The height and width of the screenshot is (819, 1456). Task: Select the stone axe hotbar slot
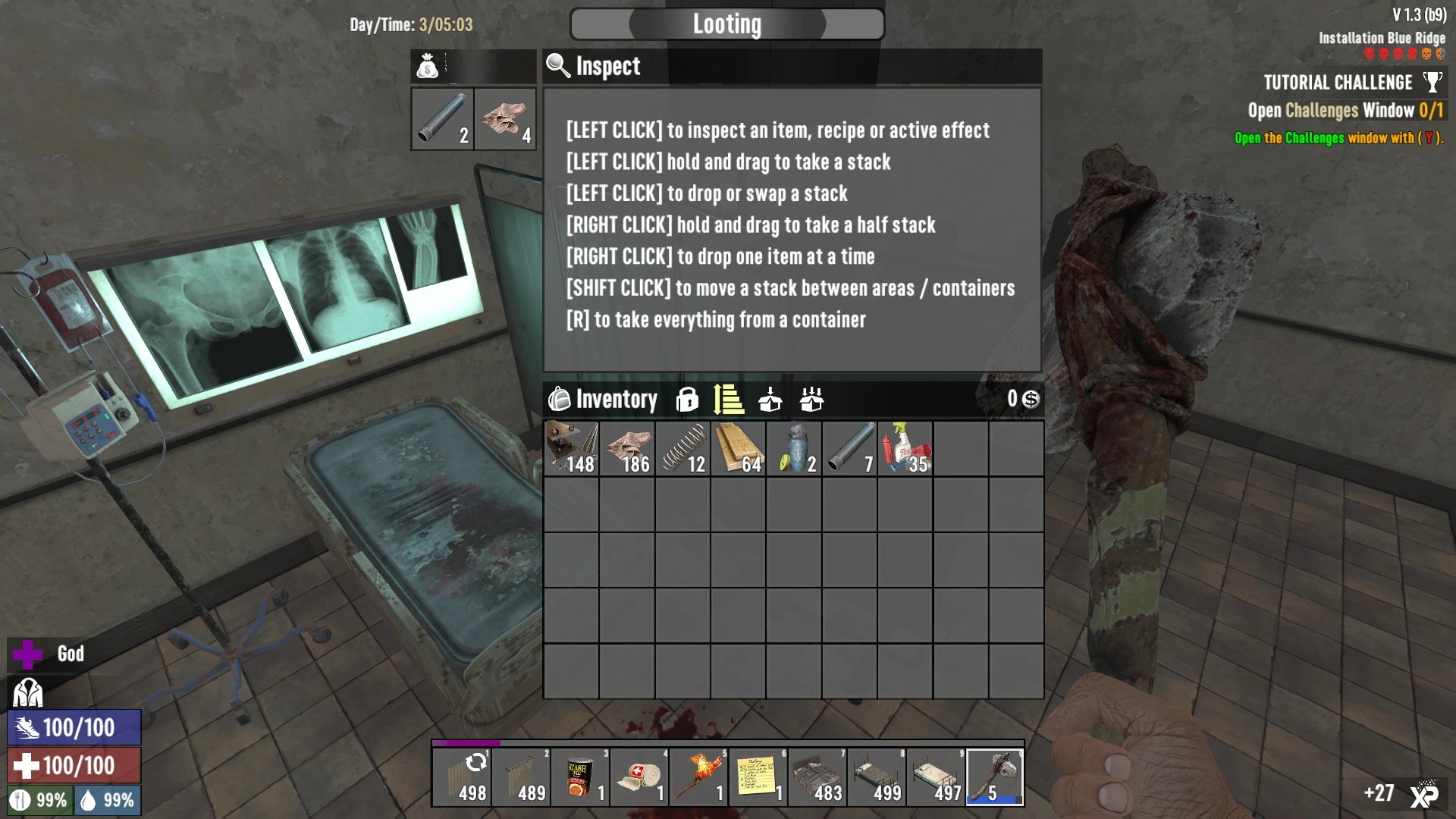tap(995, 777)
